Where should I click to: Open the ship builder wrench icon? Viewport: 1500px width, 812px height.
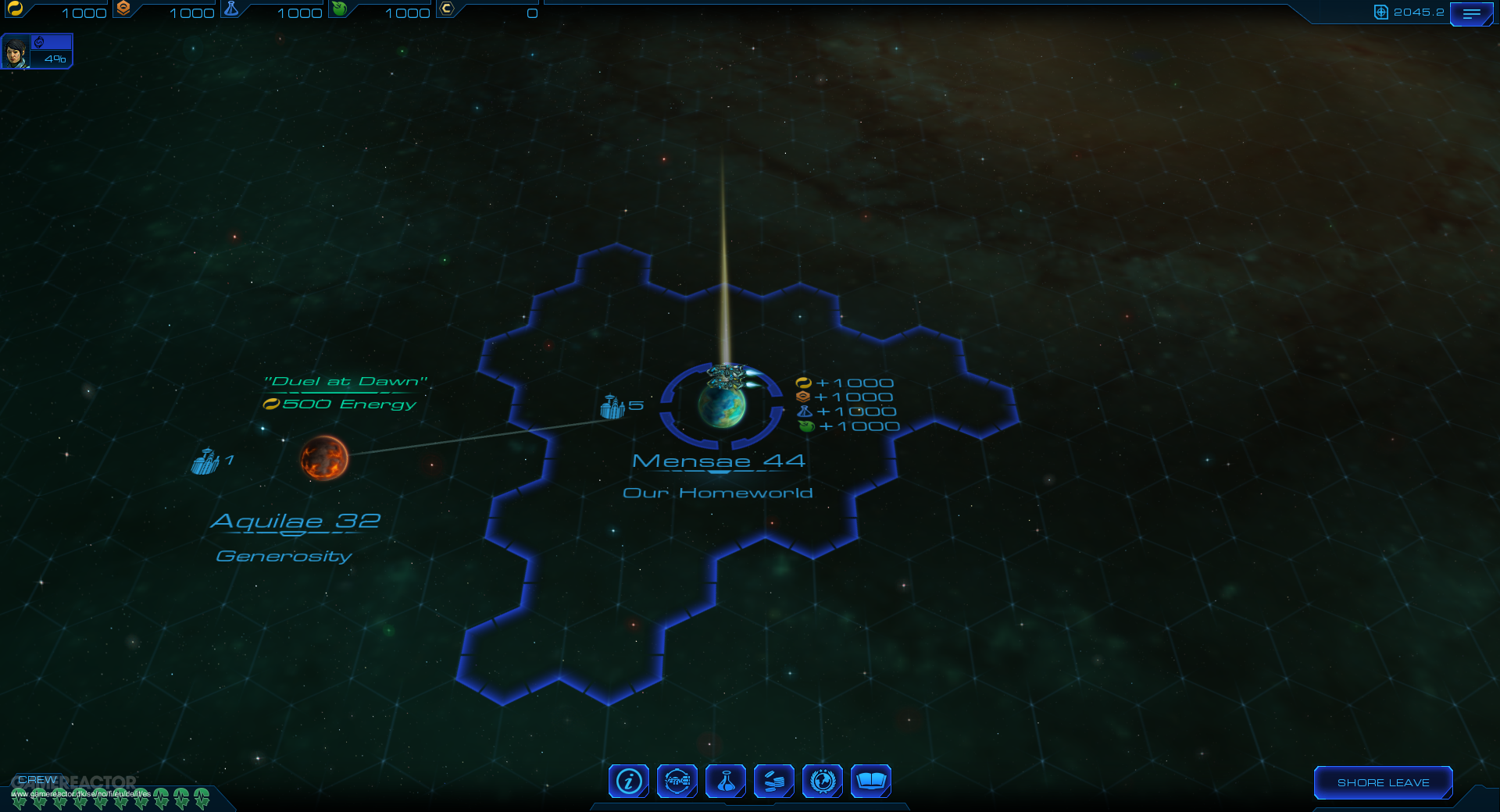[677, 781]
